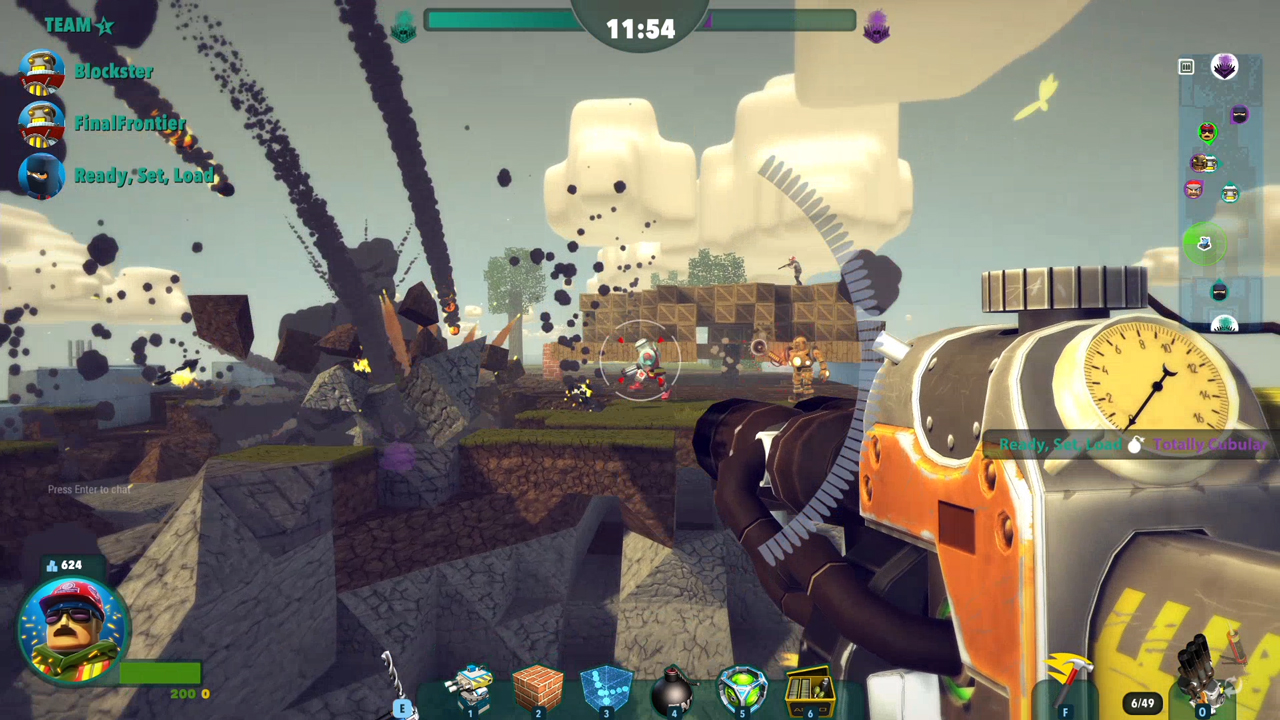
Task: Click the purple faction icon atop the minimap
Action: click(1224, 66)
